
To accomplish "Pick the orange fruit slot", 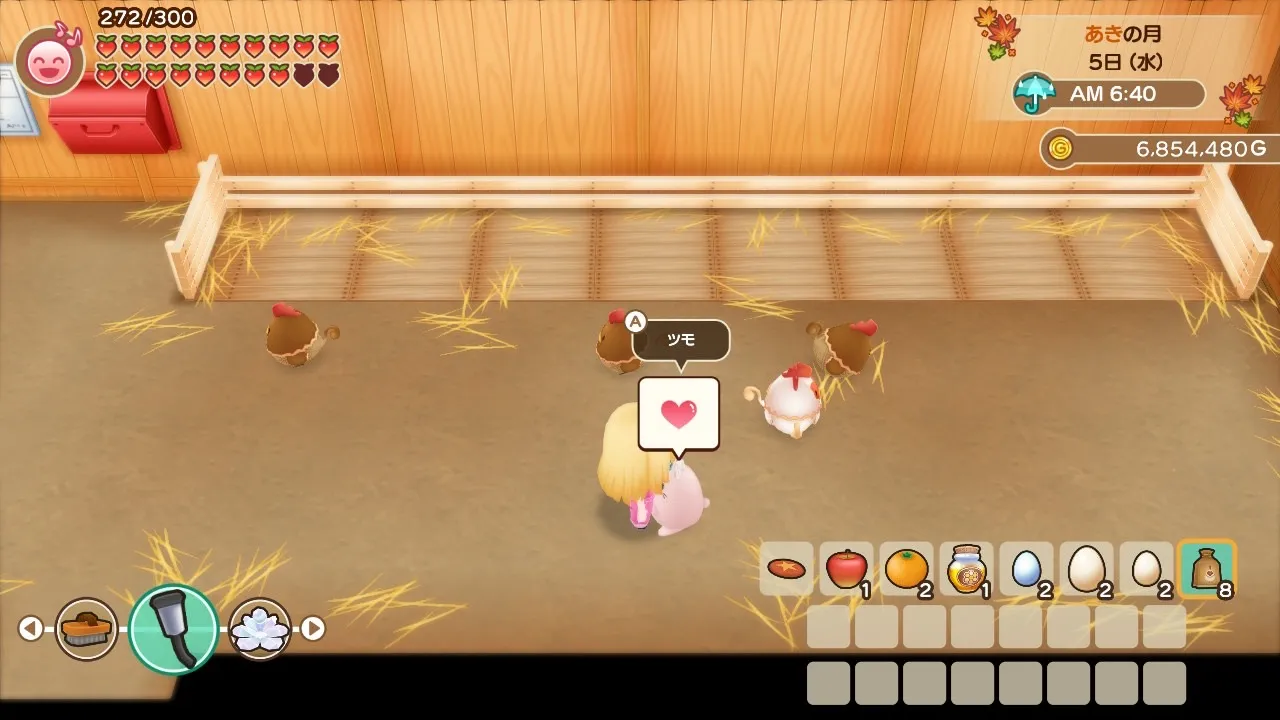I will point(906,569).
